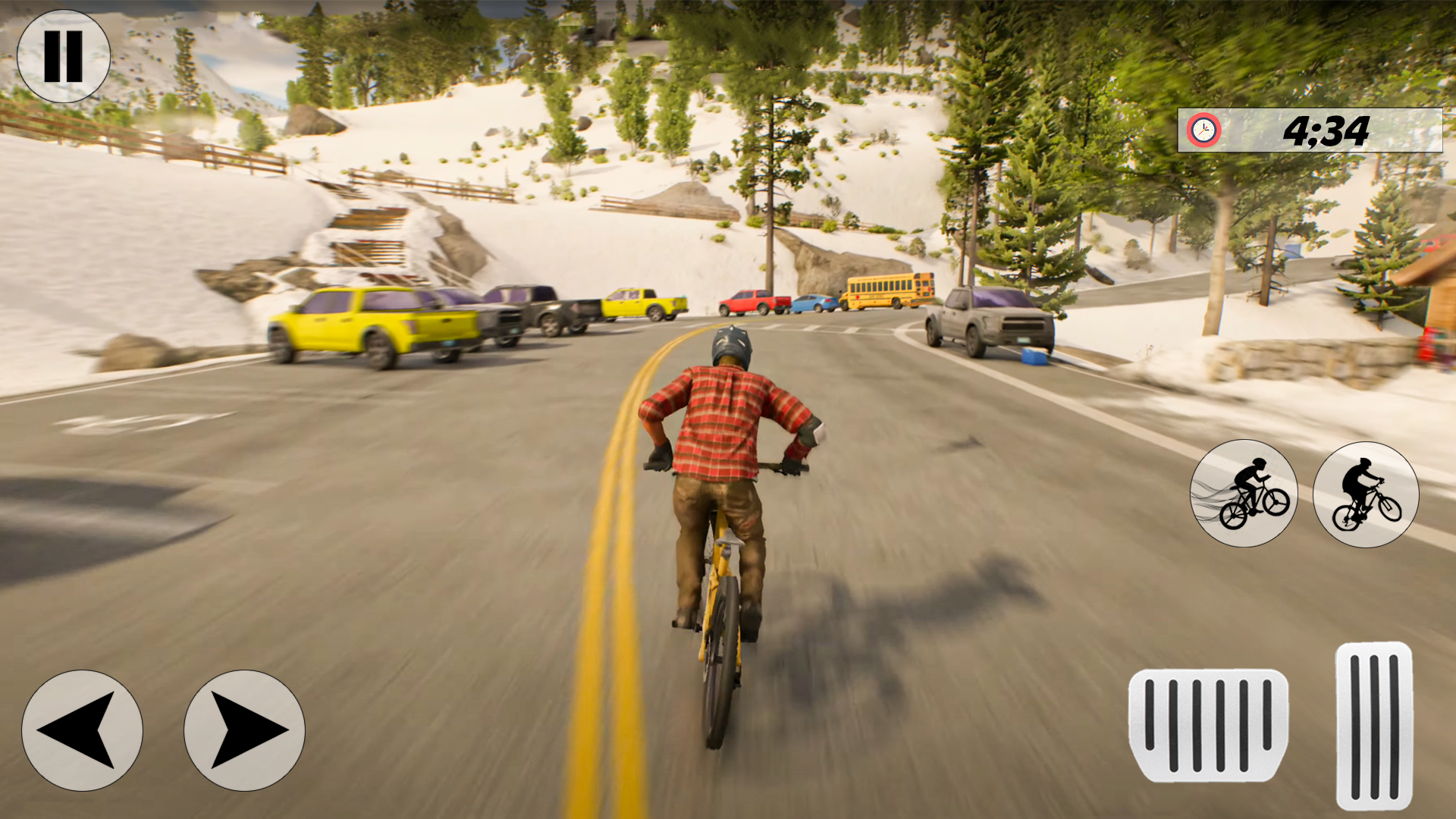Tap the red clock icon beside the timer
This screenshot has width=1456, height=819.
click(x=1204, y=130)
